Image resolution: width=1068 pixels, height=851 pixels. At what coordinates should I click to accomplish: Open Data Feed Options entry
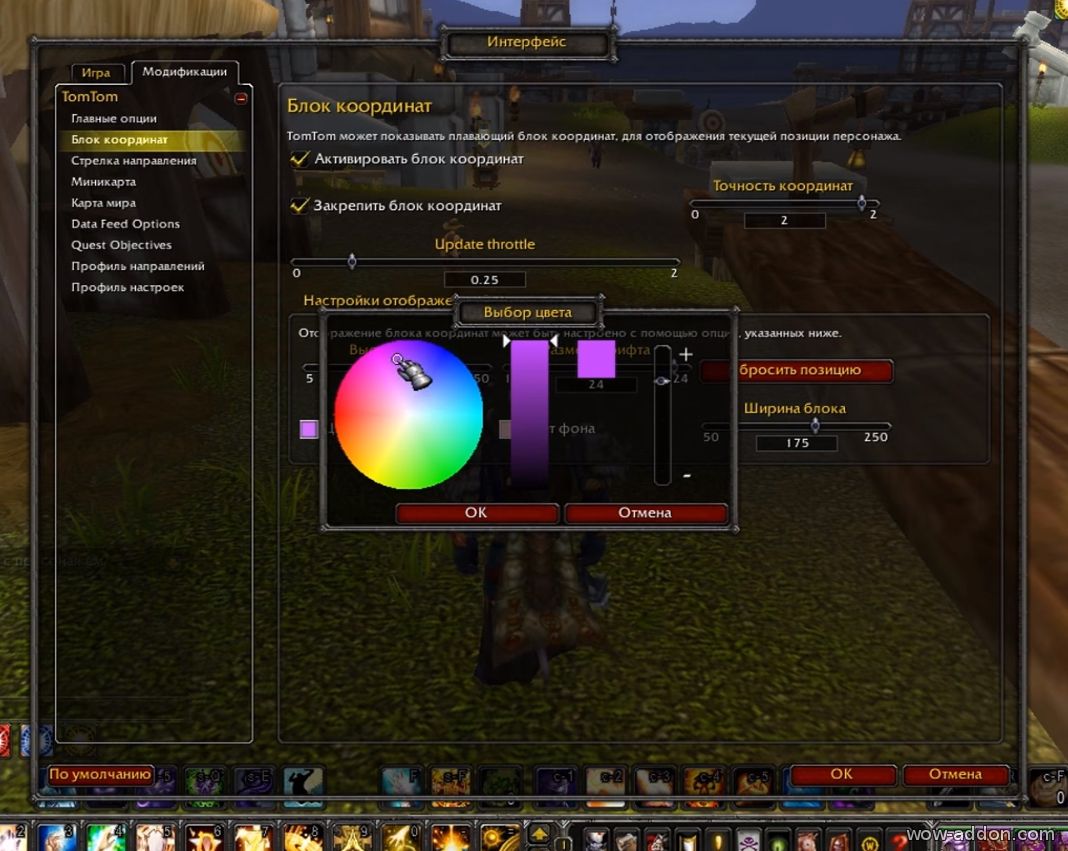click(125, 224)
